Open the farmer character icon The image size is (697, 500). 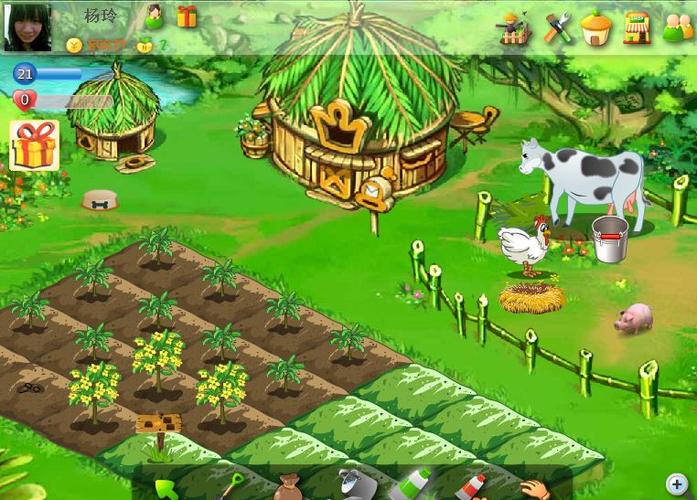pos(514,27)
